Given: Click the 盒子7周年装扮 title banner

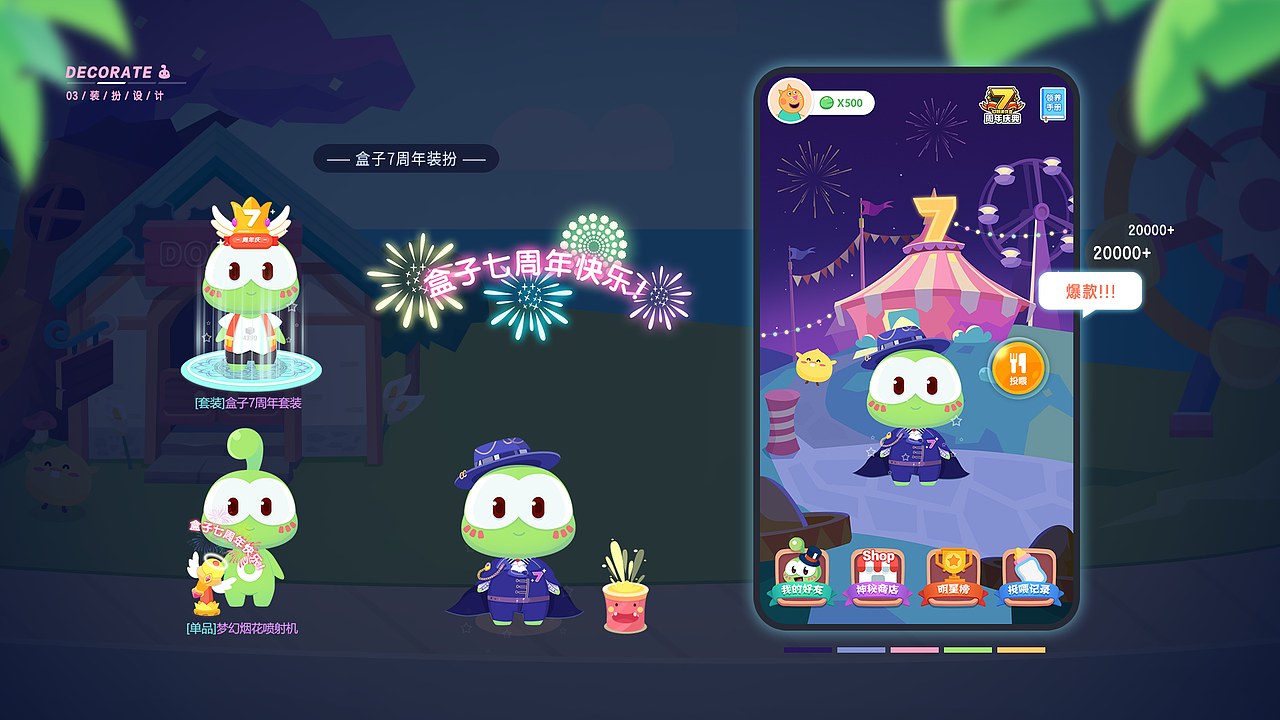Looking at the screenshot, I should click(406, 158).
